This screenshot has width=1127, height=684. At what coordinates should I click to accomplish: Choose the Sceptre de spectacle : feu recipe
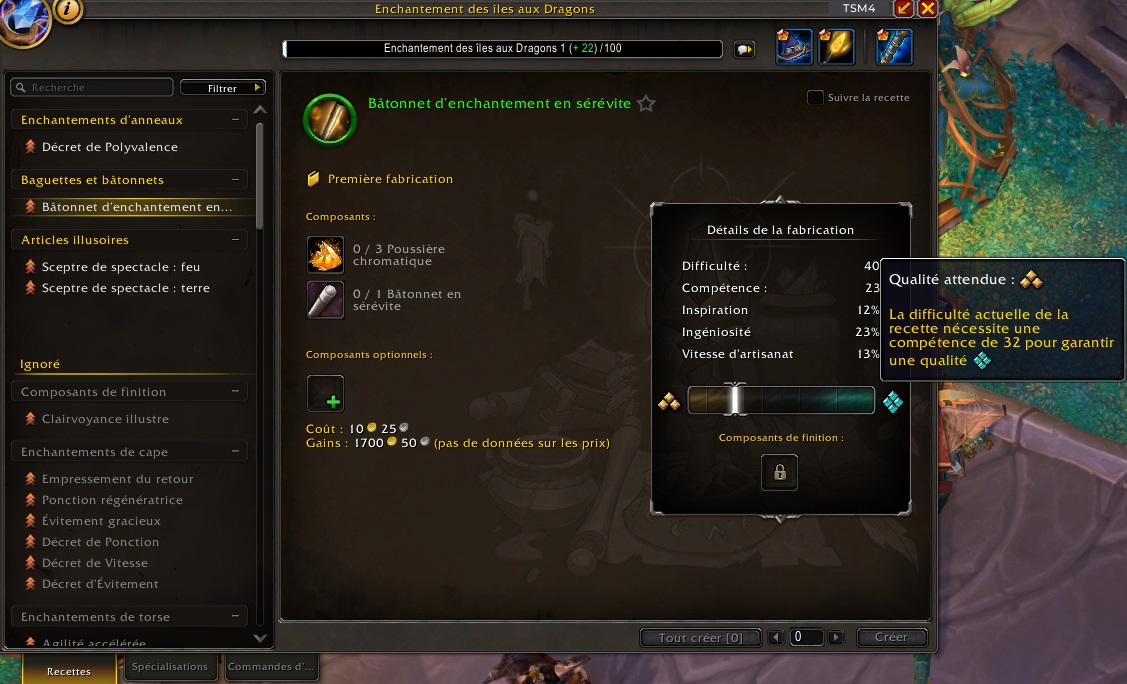120,267
